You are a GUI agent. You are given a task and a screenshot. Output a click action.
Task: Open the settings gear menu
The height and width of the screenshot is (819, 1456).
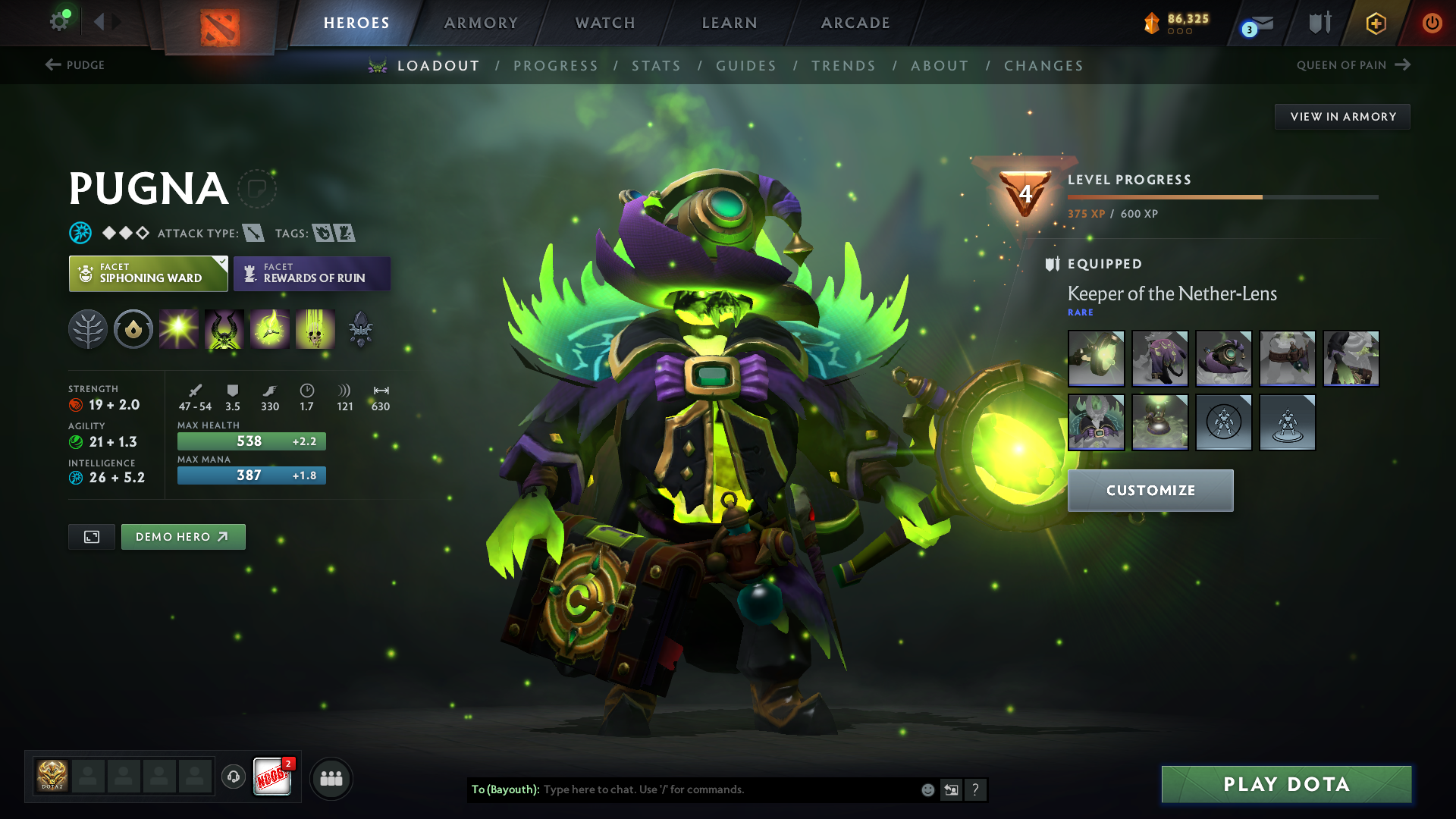pos(59,21)
